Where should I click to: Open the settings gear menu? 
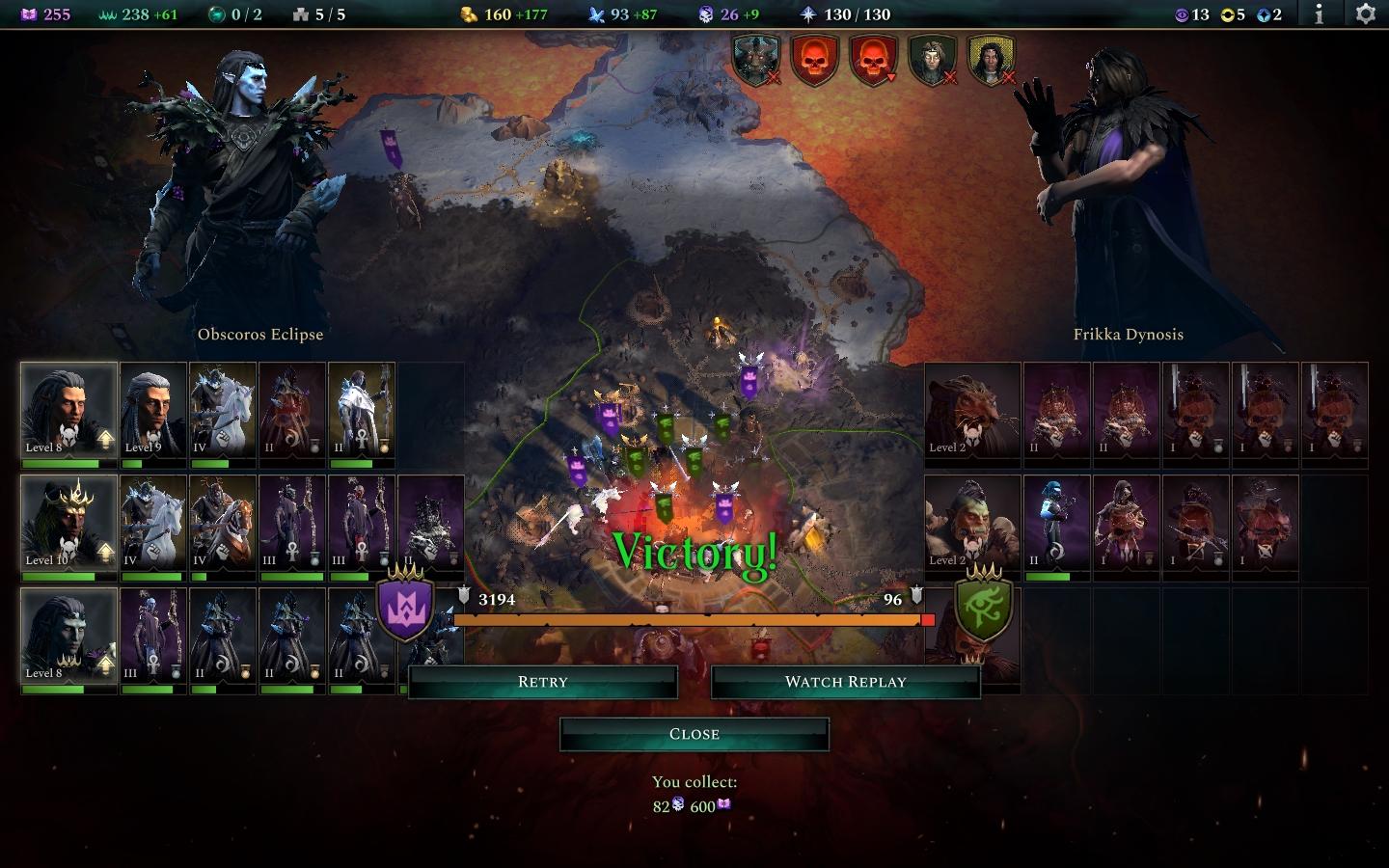1365,14
